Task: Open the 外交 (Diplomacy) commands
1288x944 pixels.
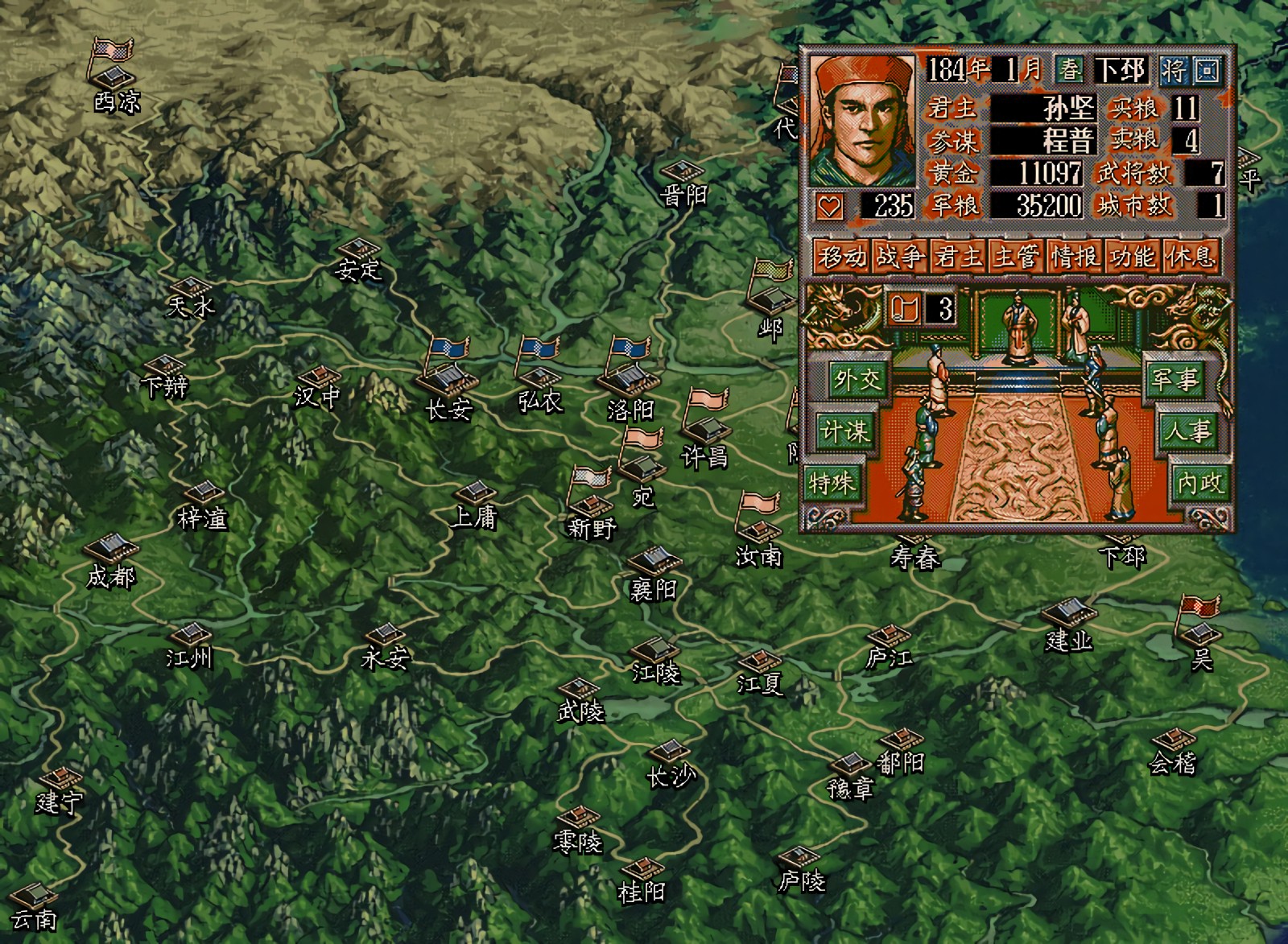Action: [857, 379]
